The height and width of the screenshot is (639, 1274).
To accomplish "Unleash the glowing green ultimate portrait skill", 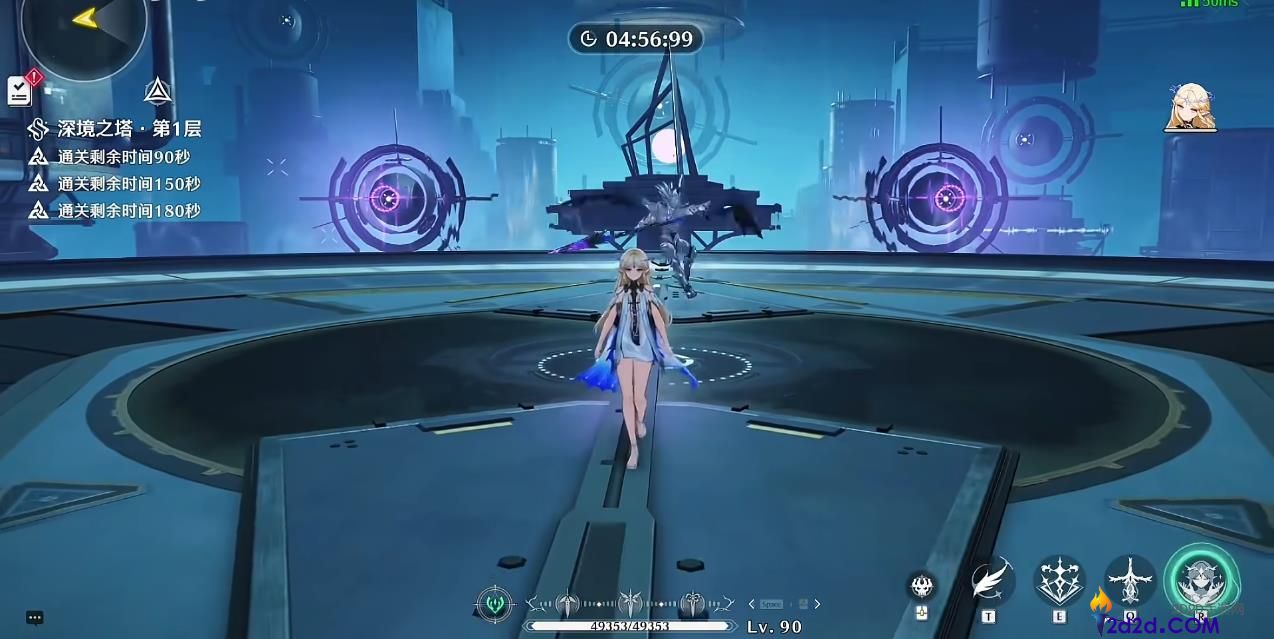I will pyautogui.click(x=1201, y=581).
